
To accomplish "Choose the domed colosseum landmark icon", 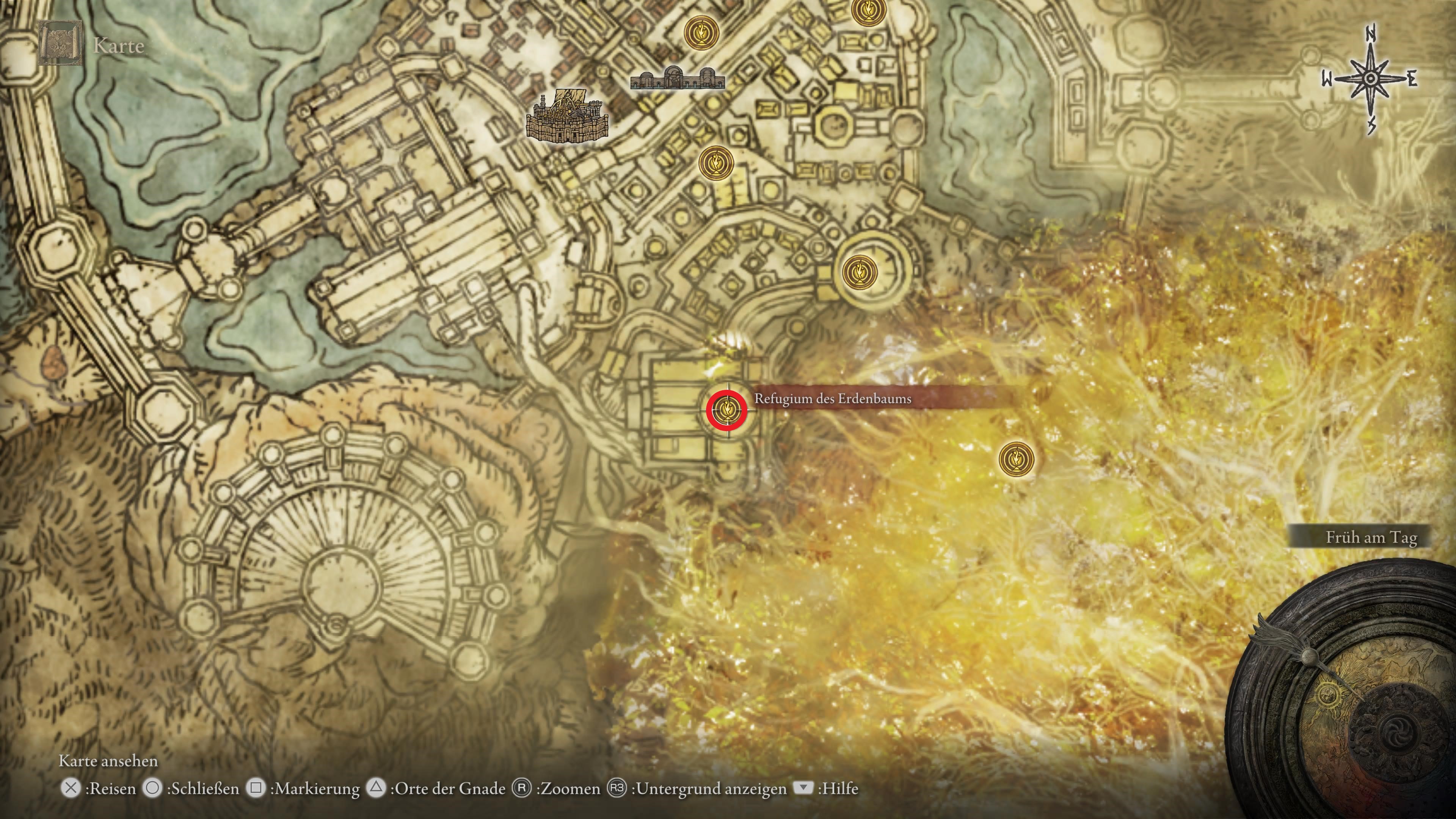I will (x=677, y=78).
